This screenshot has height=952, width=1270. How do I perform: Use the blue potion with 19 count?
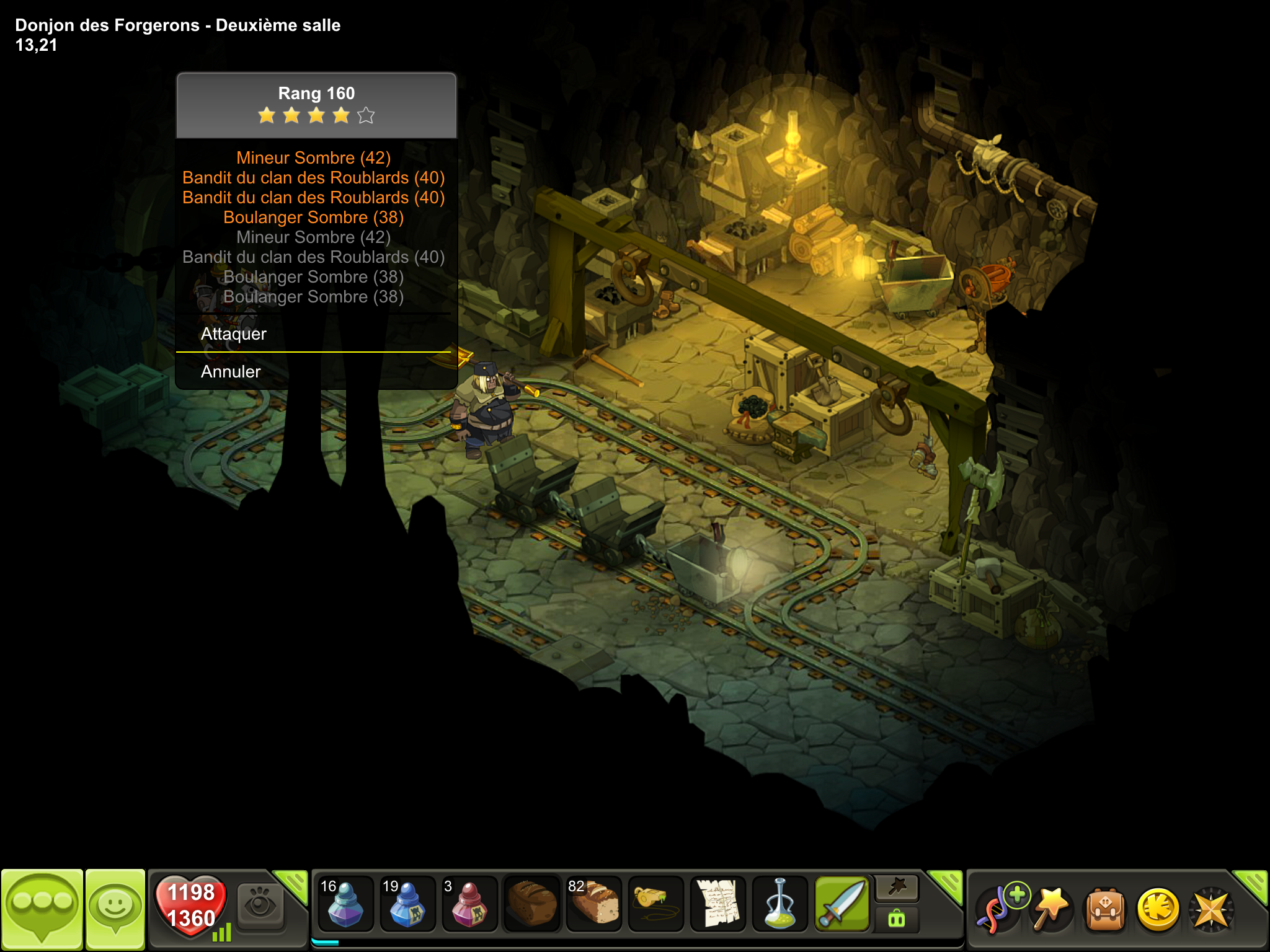pyautogui.click(x=407, y=905)
